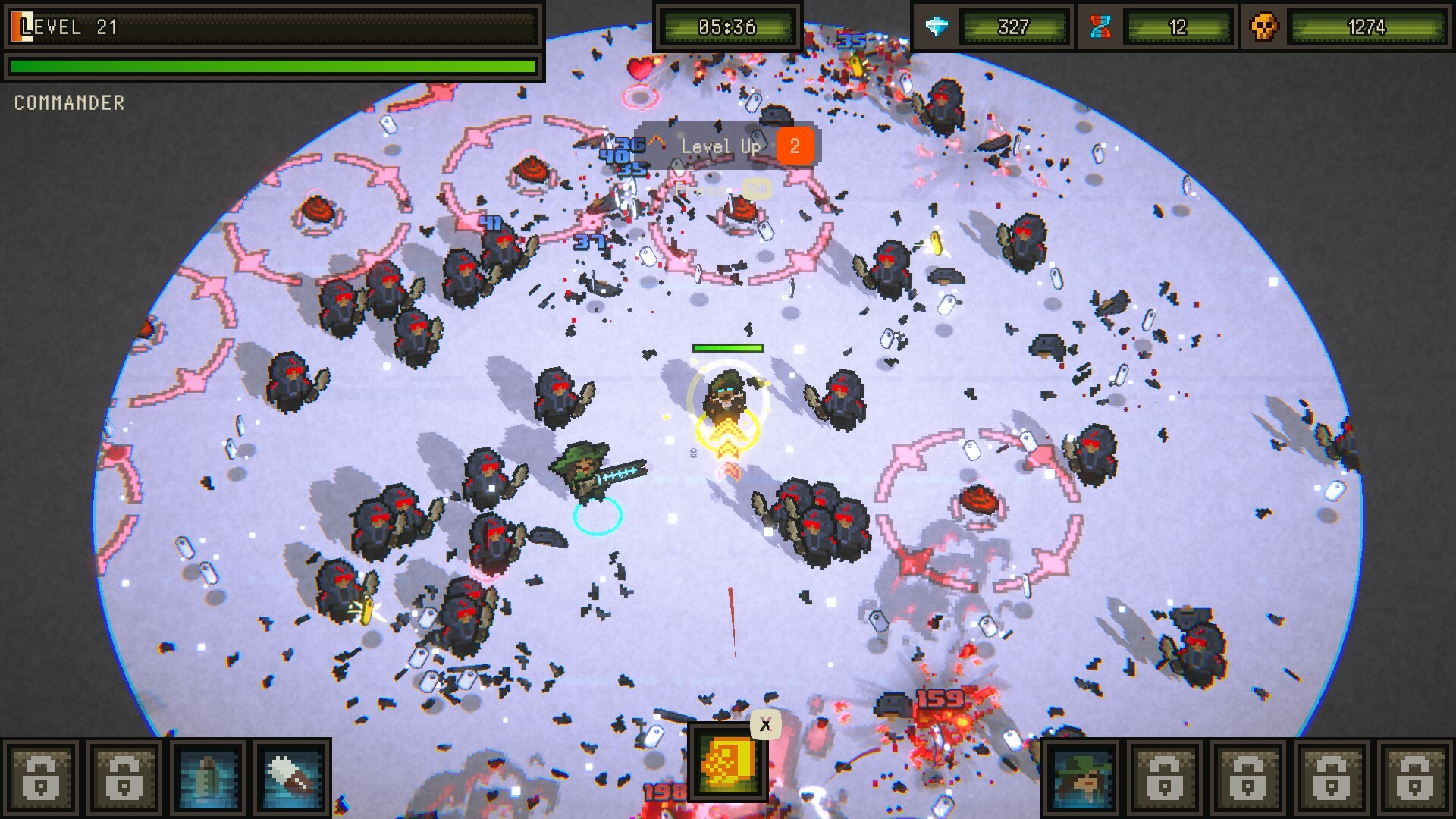This screenshot has height=819, width=1456.
Task: Open the Level Up notification banner
Action: 726,146
